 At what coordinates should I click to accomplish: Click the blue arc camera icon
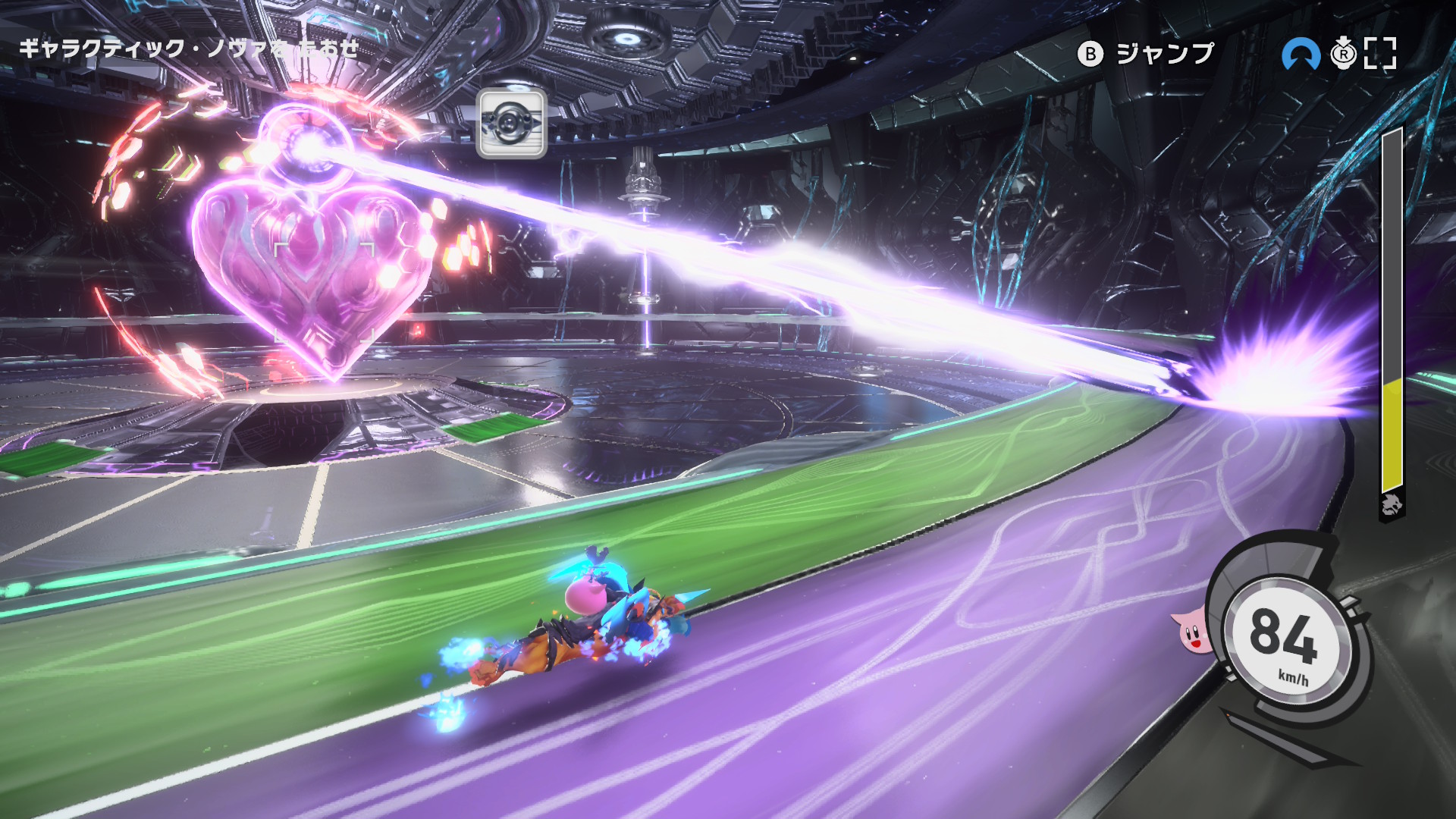1301,55
